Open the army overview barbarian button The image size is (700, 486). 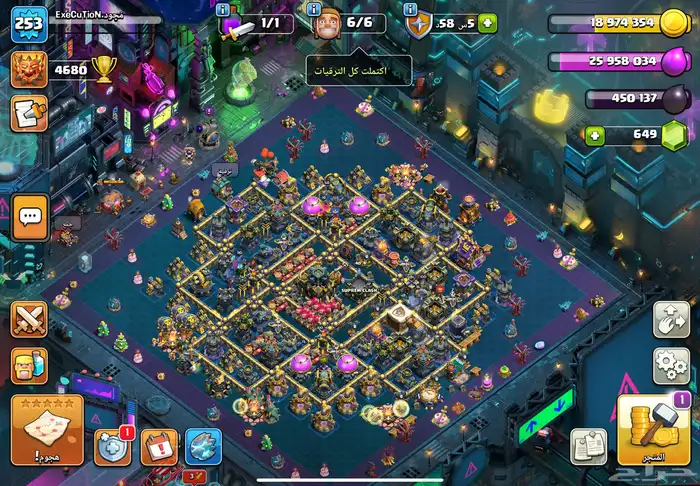click(x=29, y=366)
